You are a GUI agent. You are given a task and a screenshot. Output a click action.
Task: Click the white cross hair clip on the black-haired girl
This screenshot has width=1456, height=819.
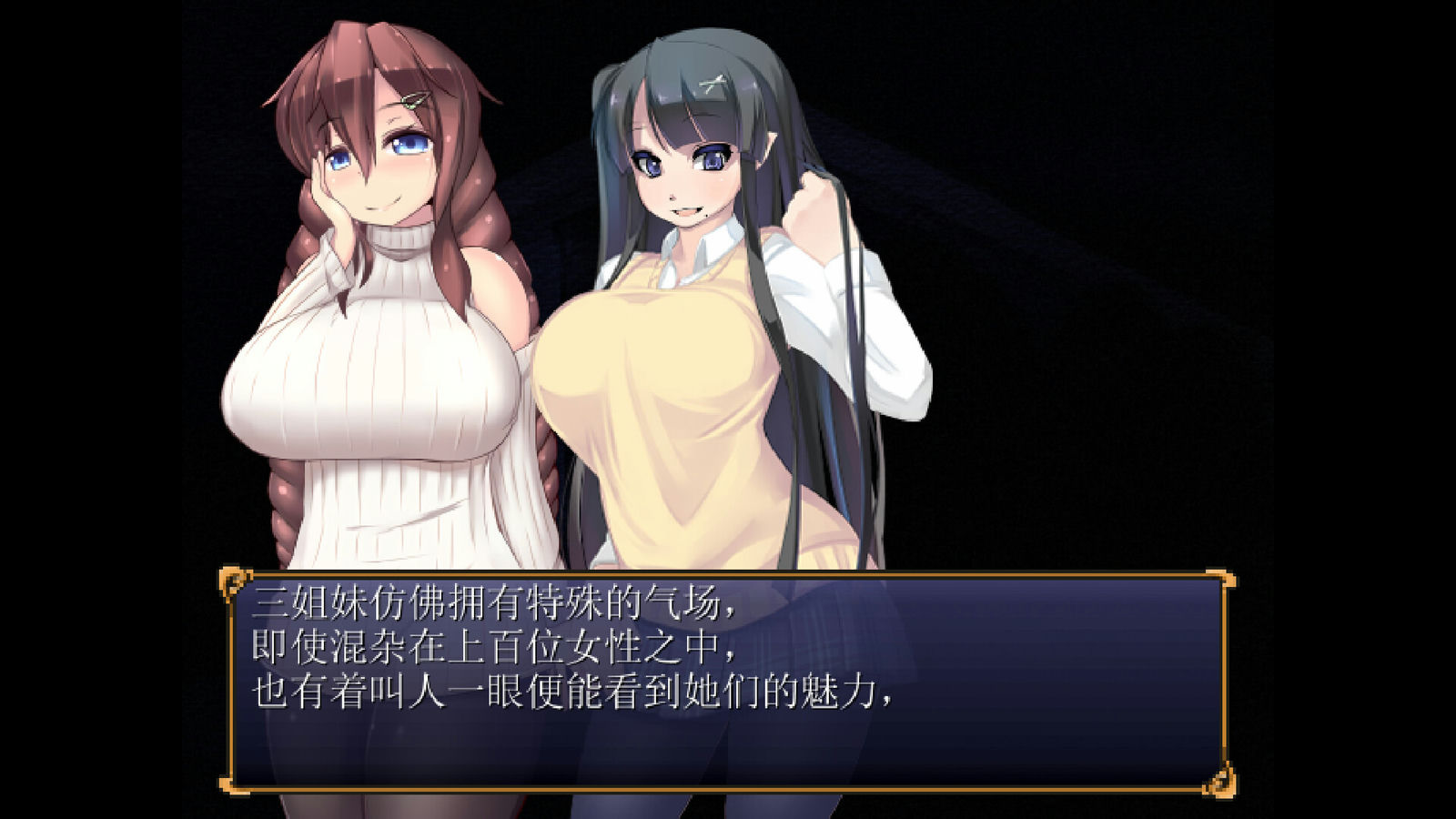(713, 82)
